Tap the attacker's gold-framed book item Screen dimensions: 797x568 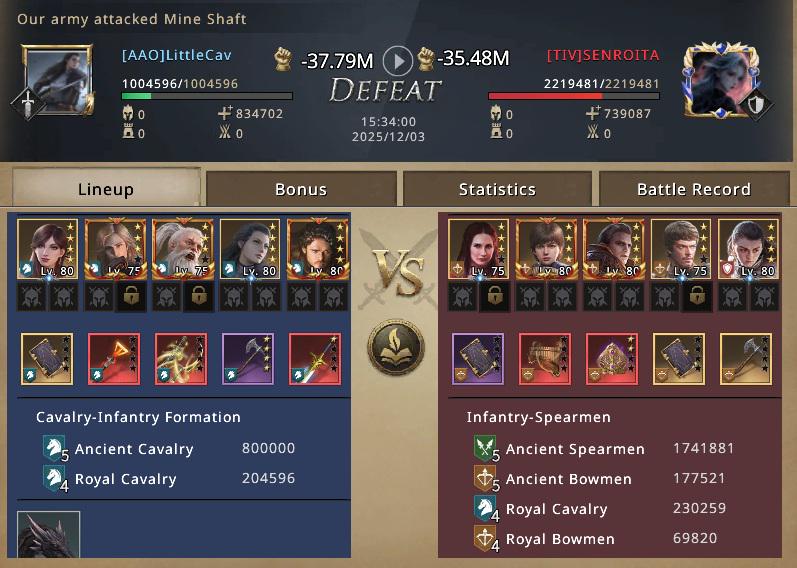[x=46, y=359]
